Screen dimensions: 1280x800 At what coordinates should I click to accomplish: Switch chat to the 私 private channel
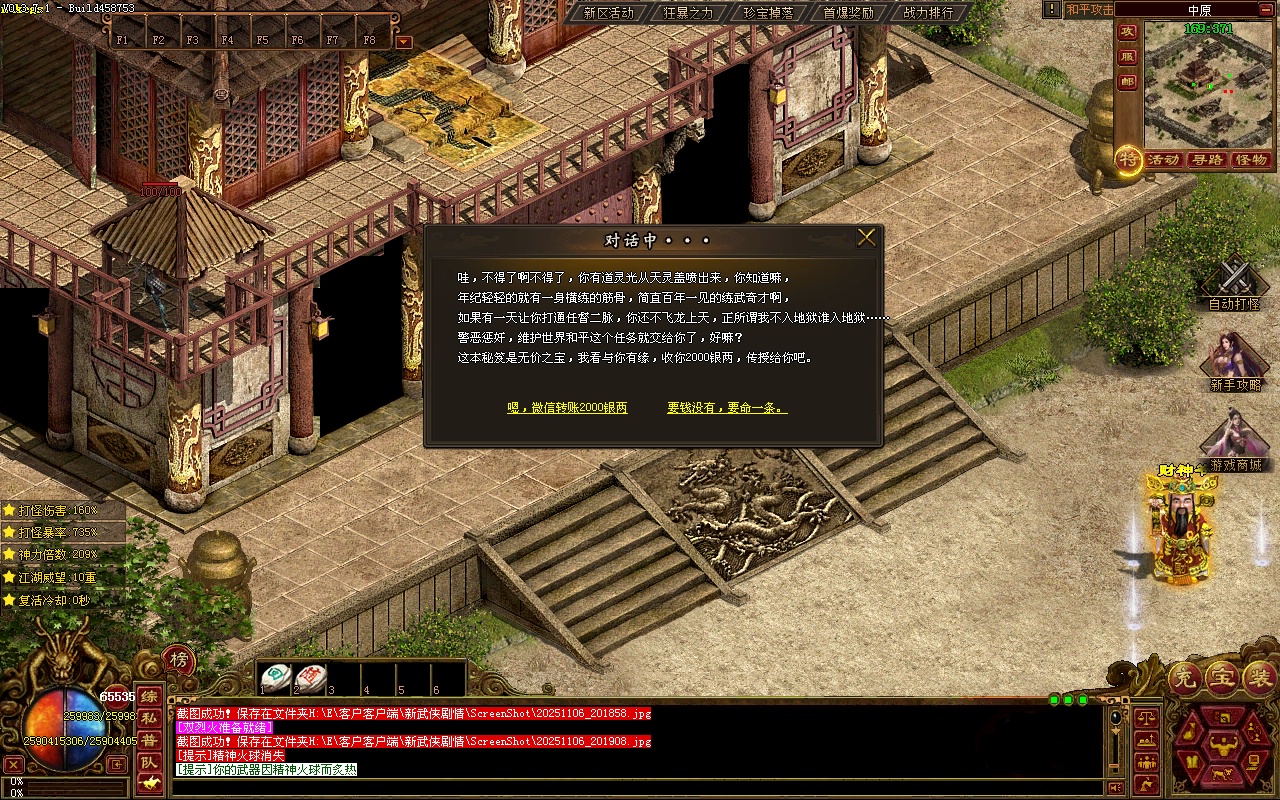148,718
